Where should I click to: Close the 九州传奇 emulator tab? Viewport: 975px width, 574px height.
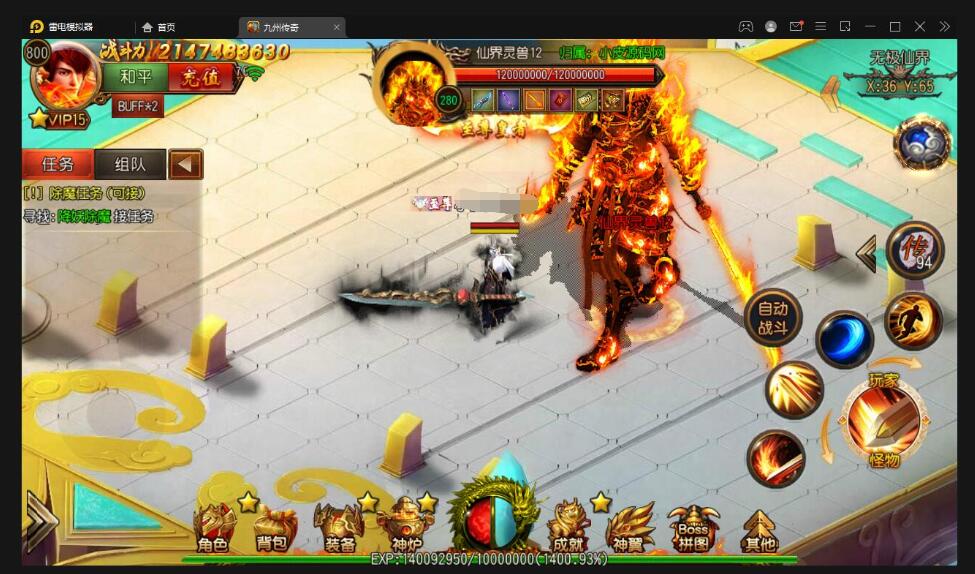pyautogui.click(x=336, y=27)
